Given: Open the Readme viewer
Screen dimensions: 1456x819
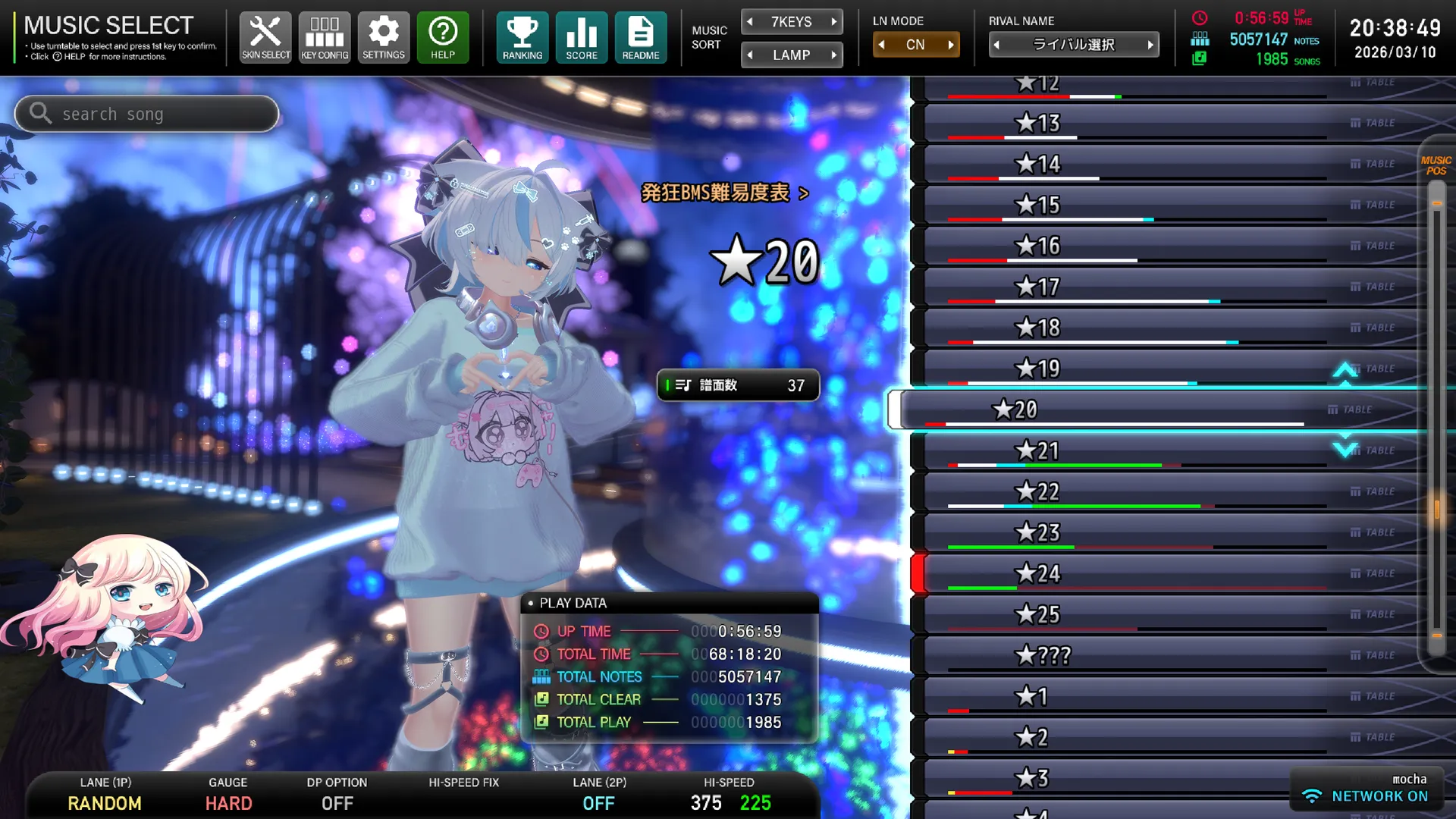Looking at the screenshot, I should point(641,36).
